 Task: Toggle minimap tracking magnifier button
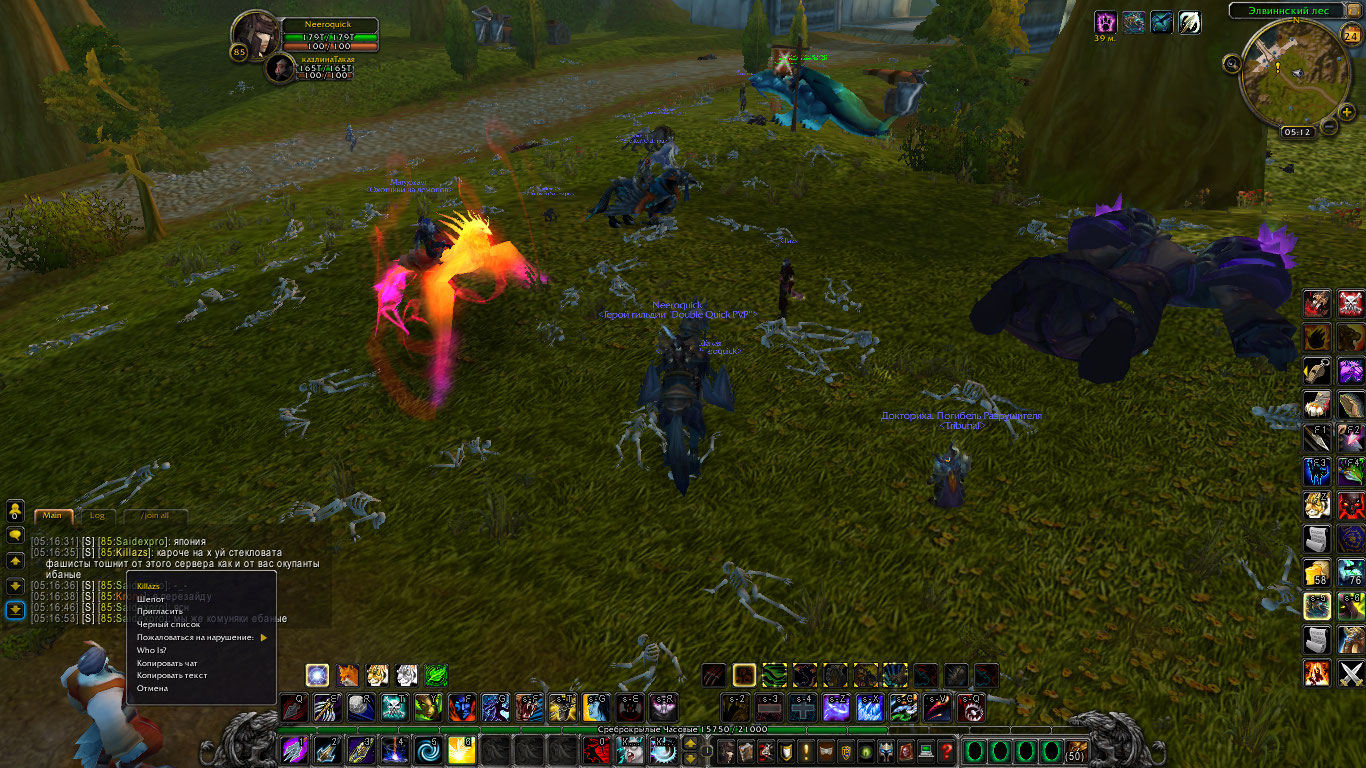click(x=1231, y=63)
